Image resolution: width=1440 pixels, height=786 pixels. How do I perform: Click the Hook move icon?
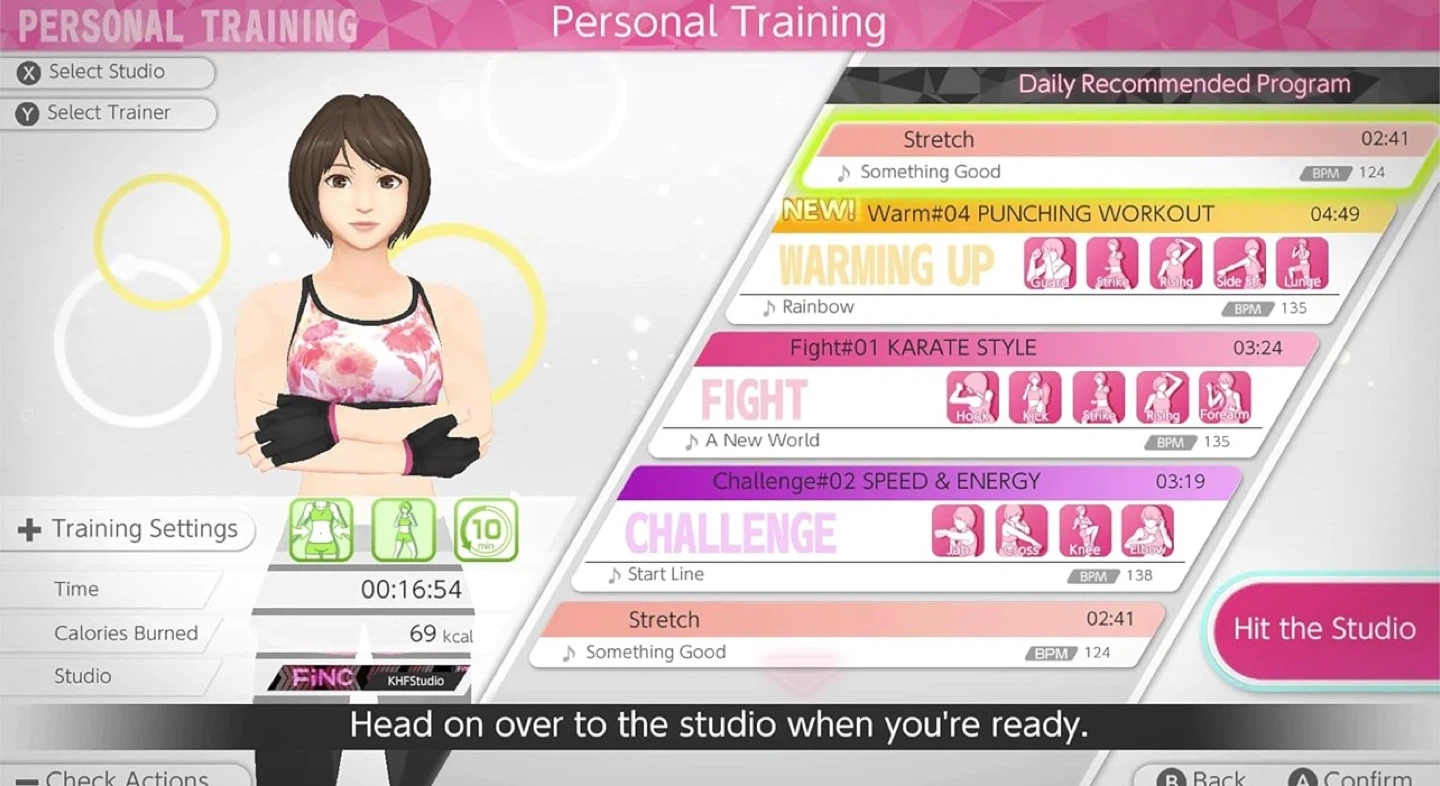point(973,398)
